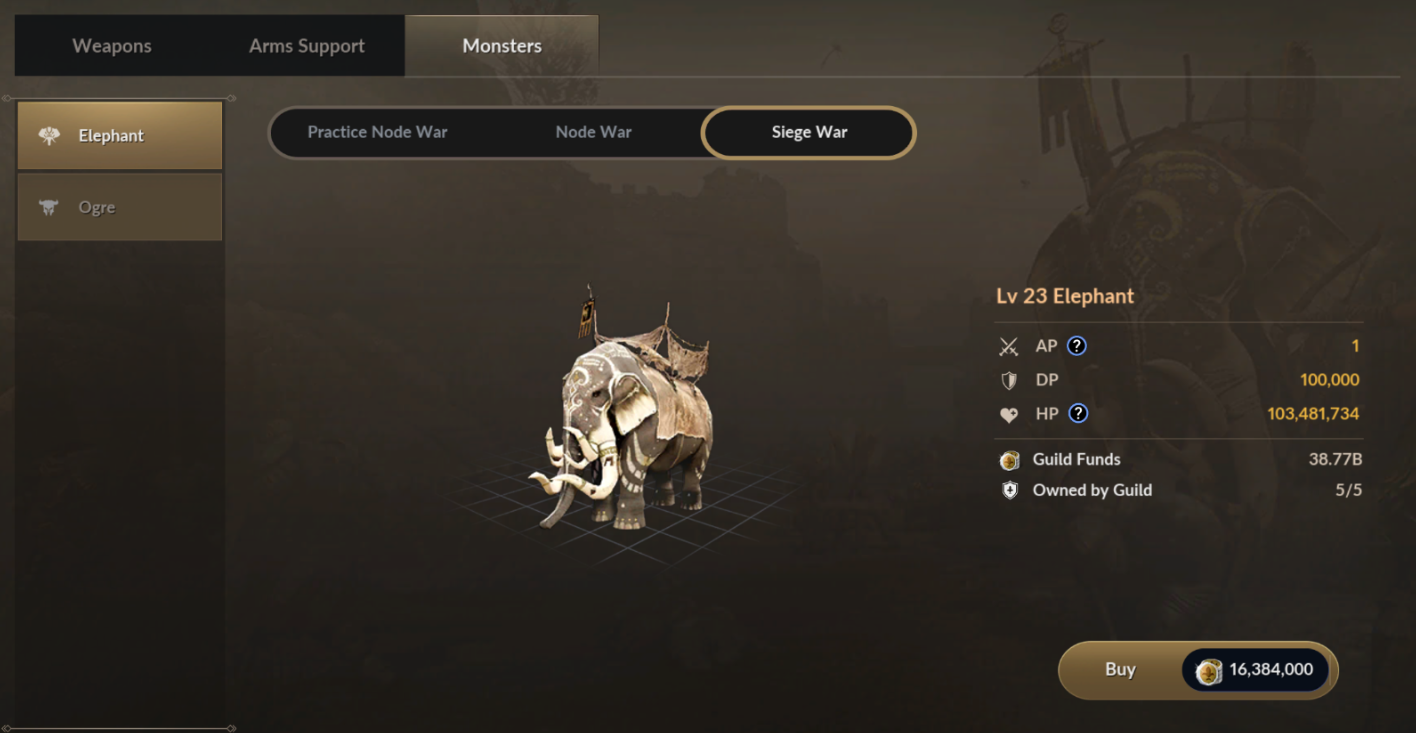
Task: Select the Siege War option
Action: tap(809, 132)
